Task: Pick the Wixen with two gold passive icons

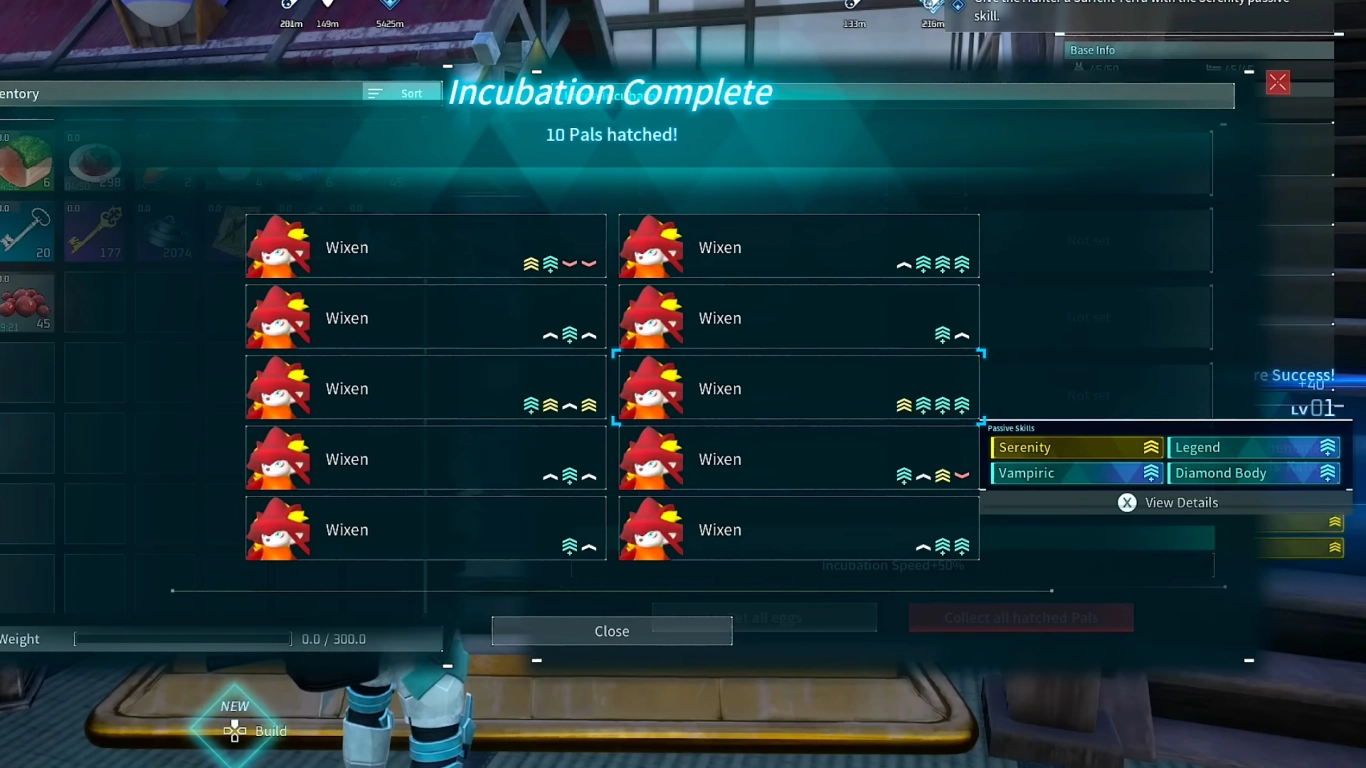Action: coord(425,388)
